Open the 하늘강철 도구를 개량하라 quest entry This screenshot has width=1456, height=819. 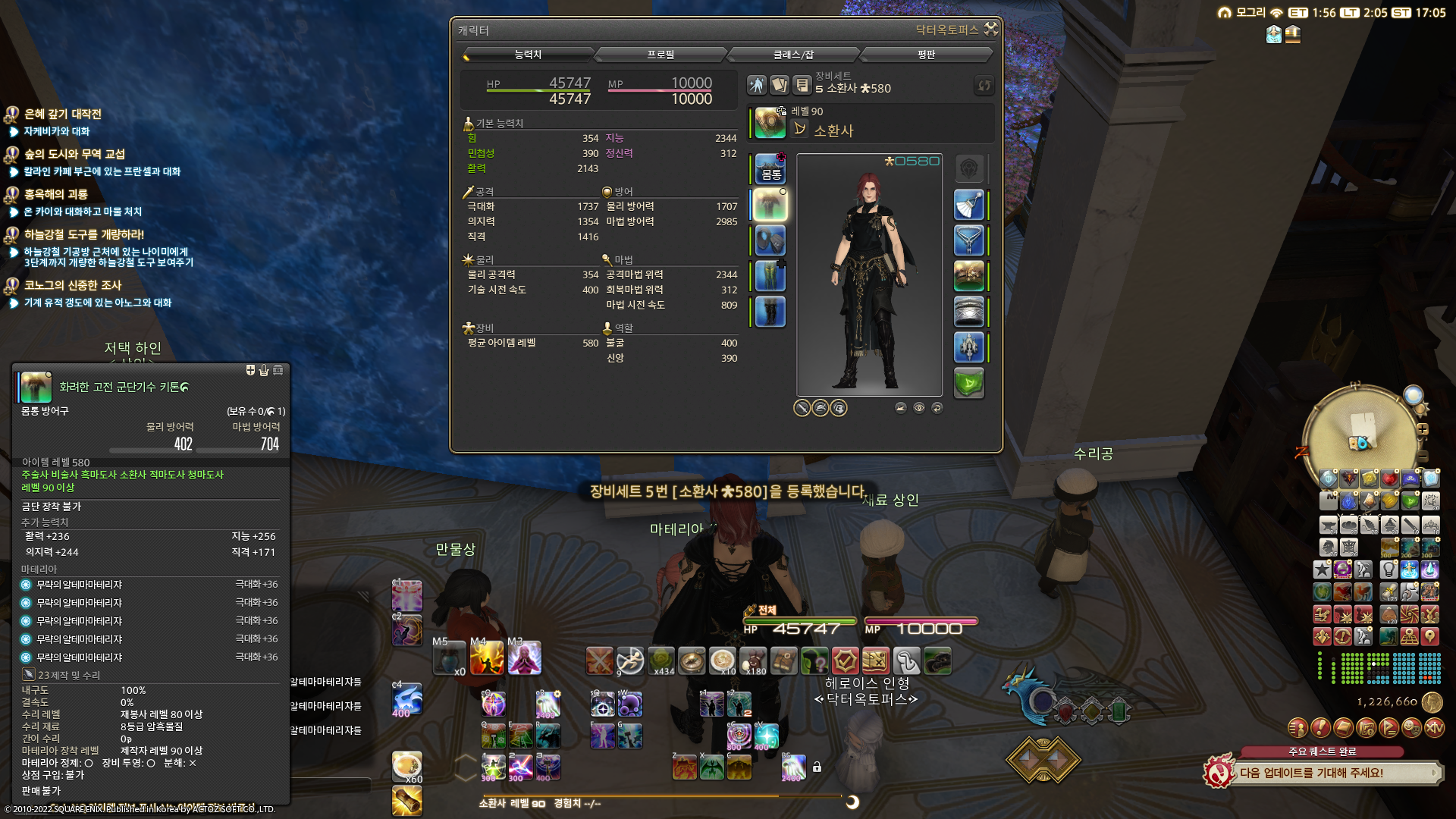point(83,234)
